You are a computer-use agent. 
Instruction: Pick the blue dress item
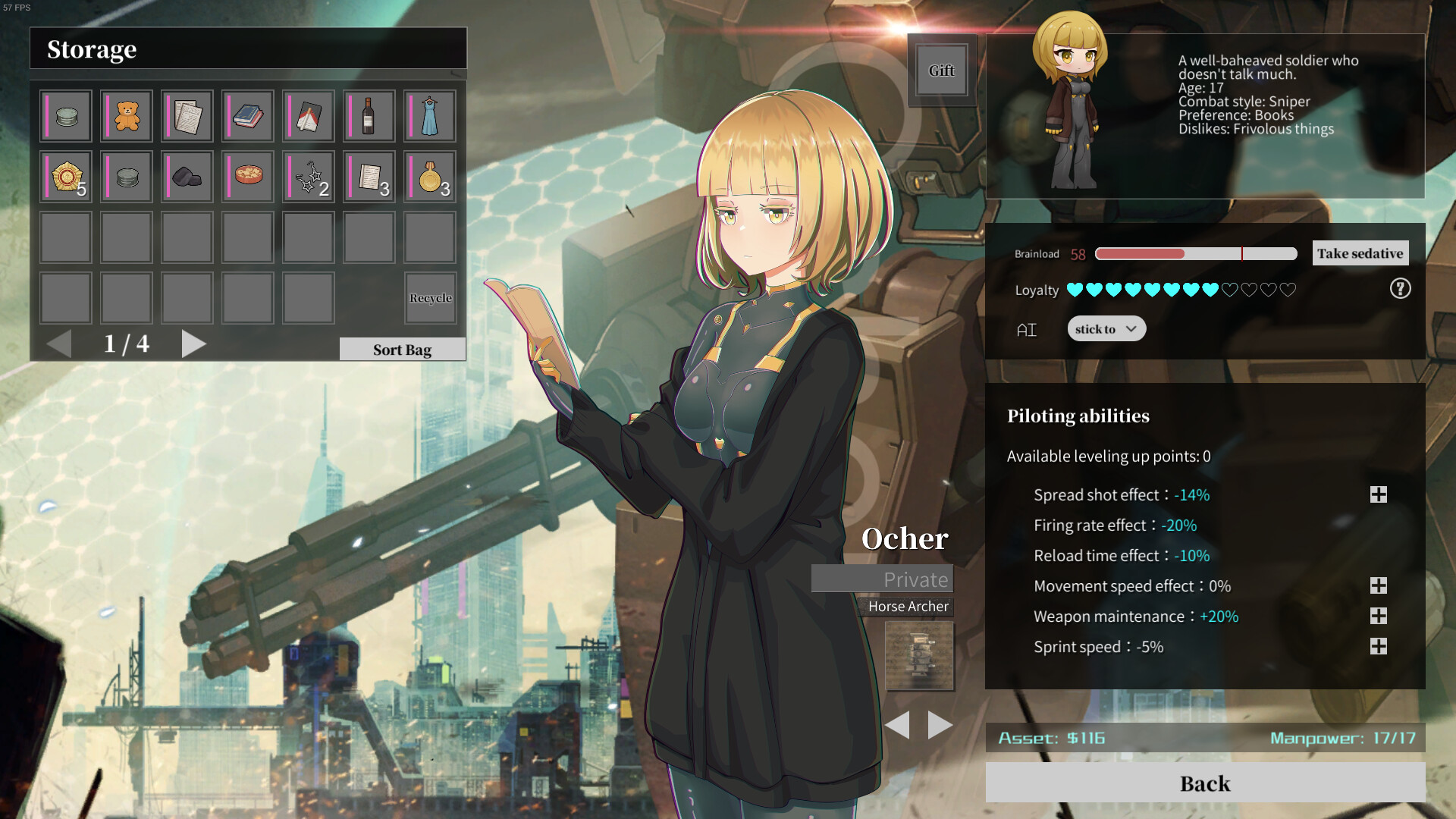[429, 115]
